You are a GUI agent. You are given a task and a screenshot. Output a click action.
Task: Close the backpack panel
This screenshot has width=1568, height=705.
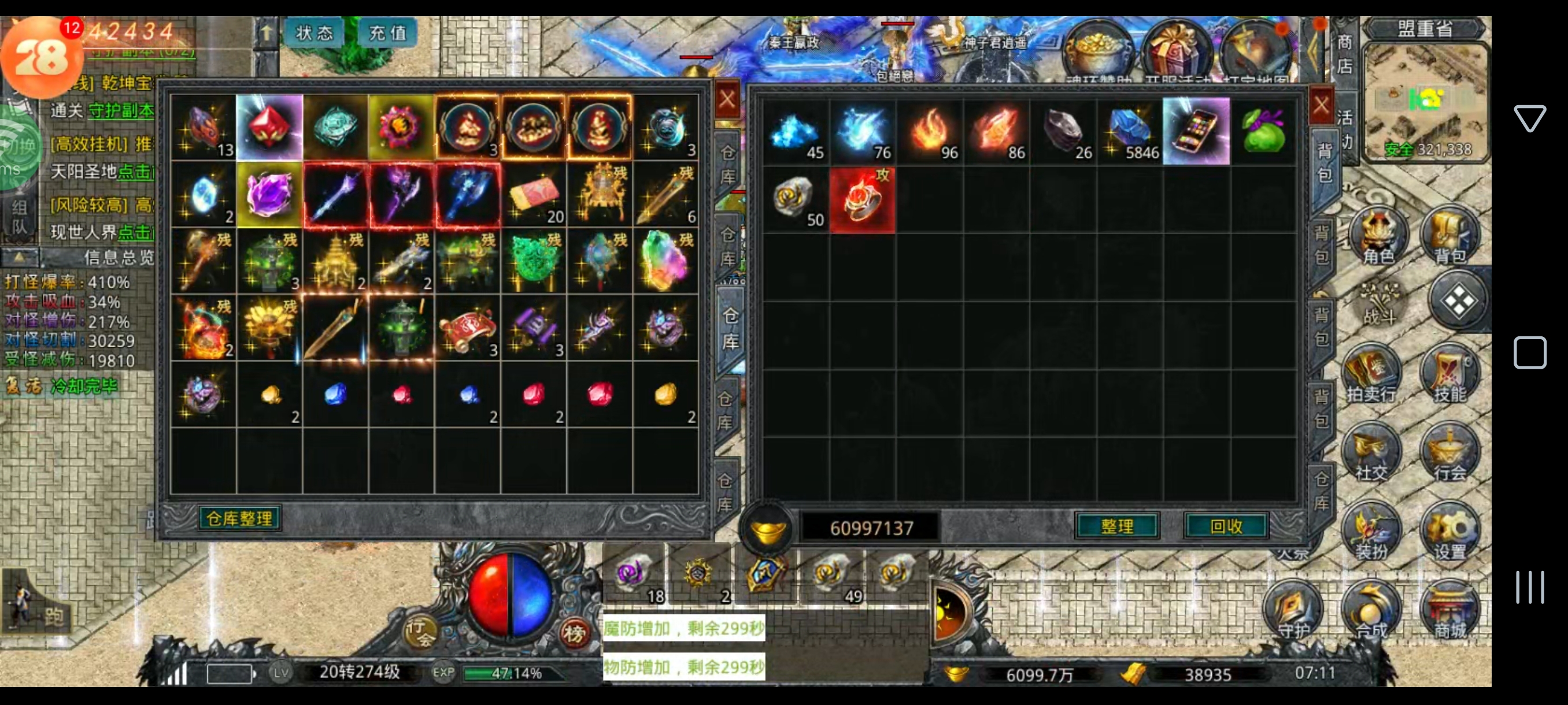1321,105
